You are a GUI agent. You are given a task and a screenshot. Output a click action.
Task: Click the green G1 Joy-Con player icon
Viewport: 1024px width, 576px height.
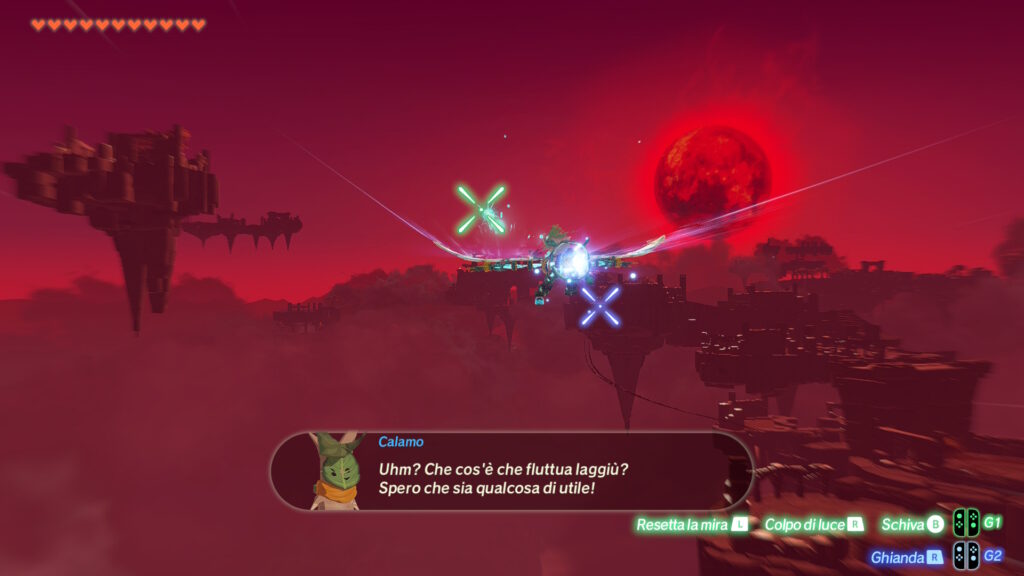(x=966, y=523)
